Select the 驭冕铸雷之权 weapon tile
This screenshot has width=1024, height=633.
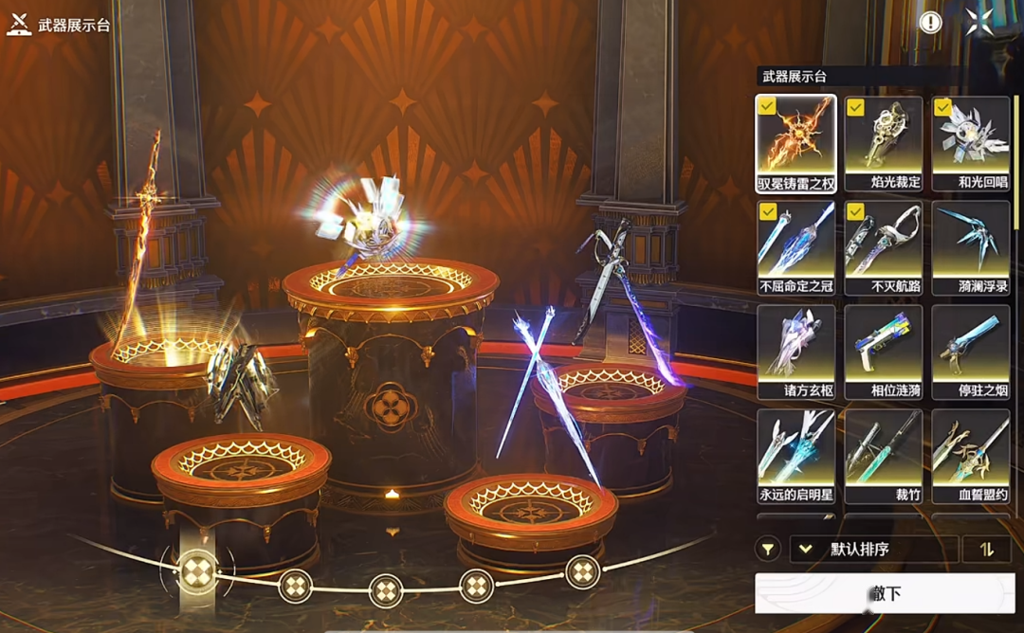[796, 142]
